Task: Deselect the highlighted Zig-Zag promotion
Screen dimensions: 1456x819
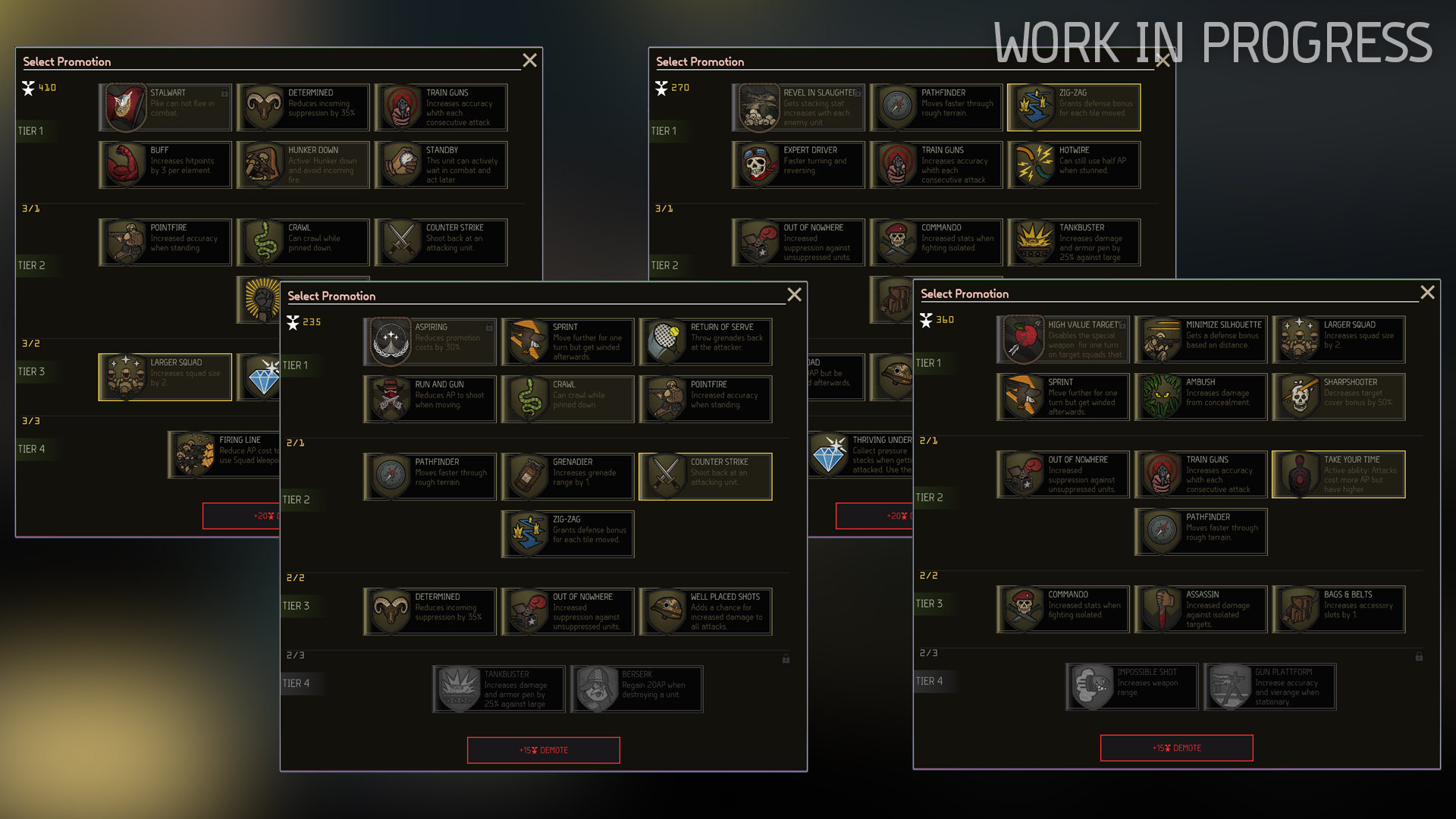Action: pos(1073,107)
